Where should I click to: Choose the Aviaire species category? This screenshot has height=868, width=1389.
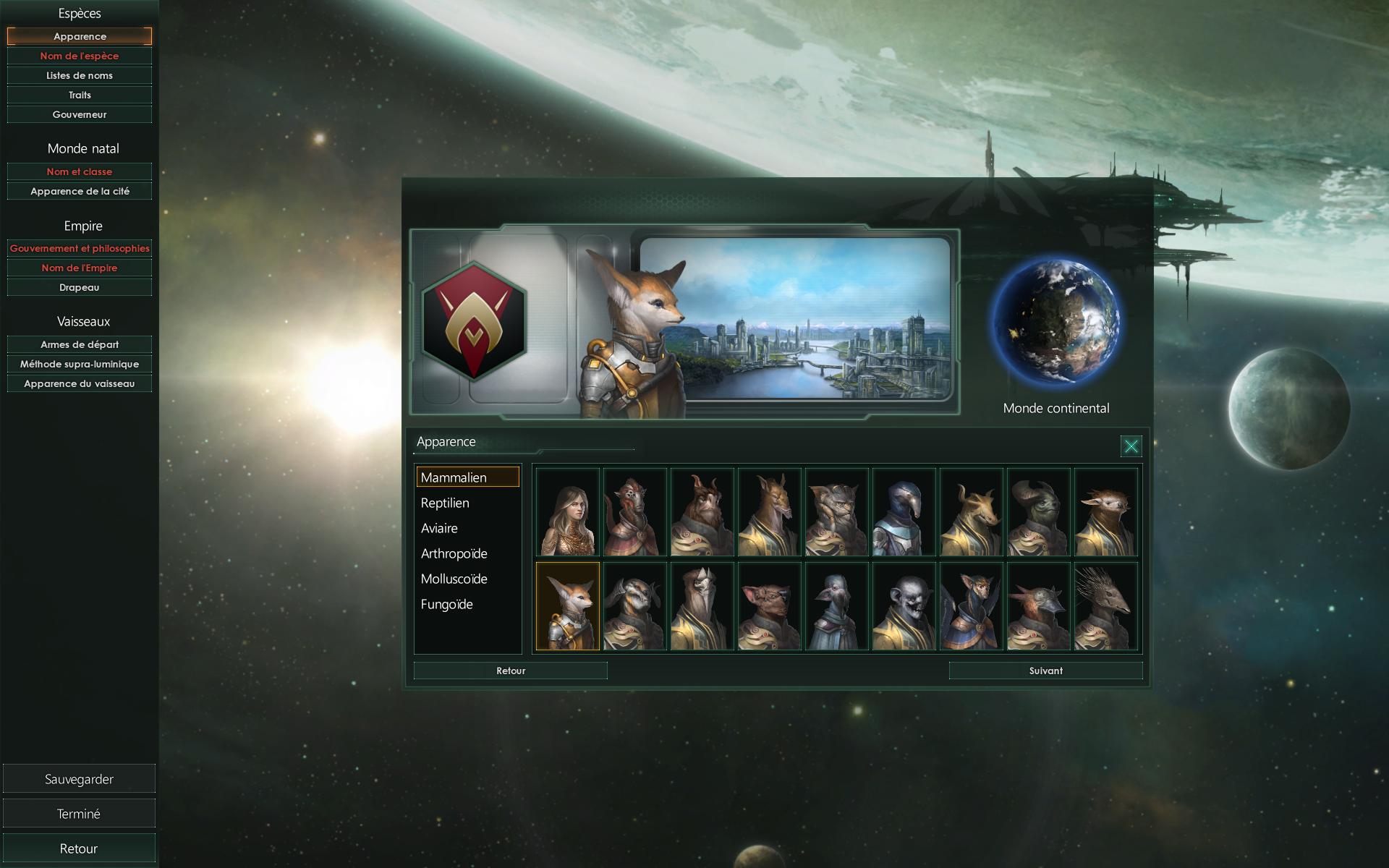[x=439, y=528]
